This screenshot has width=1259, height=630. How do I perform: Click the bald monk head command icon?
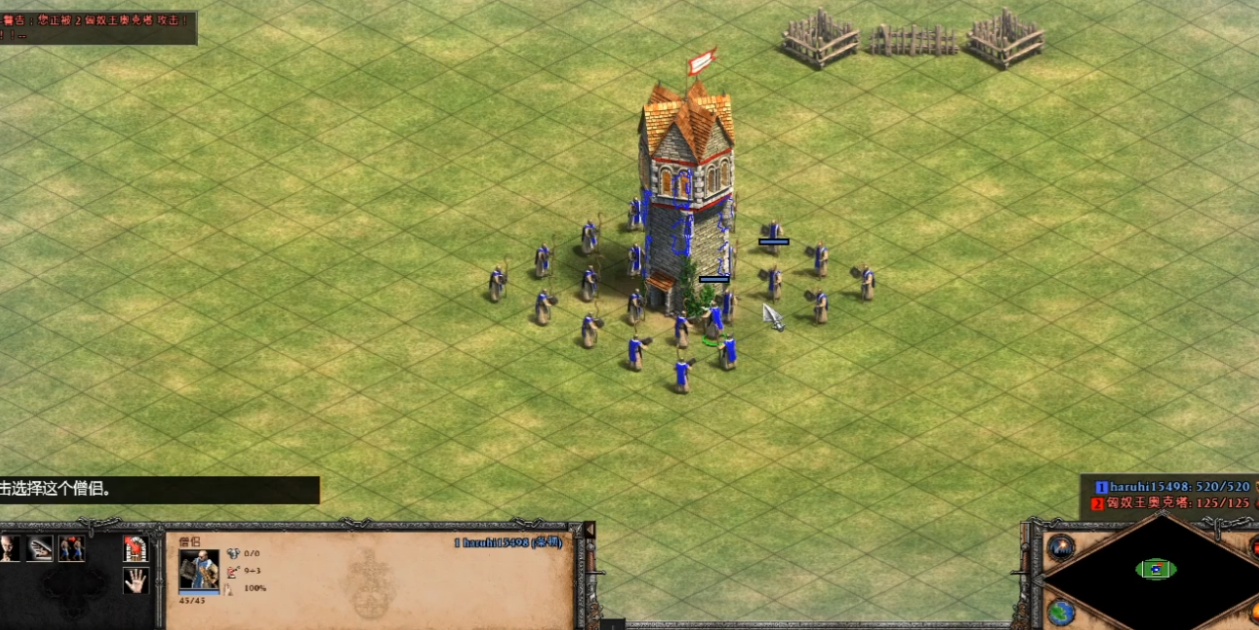[x=10, y=548]
